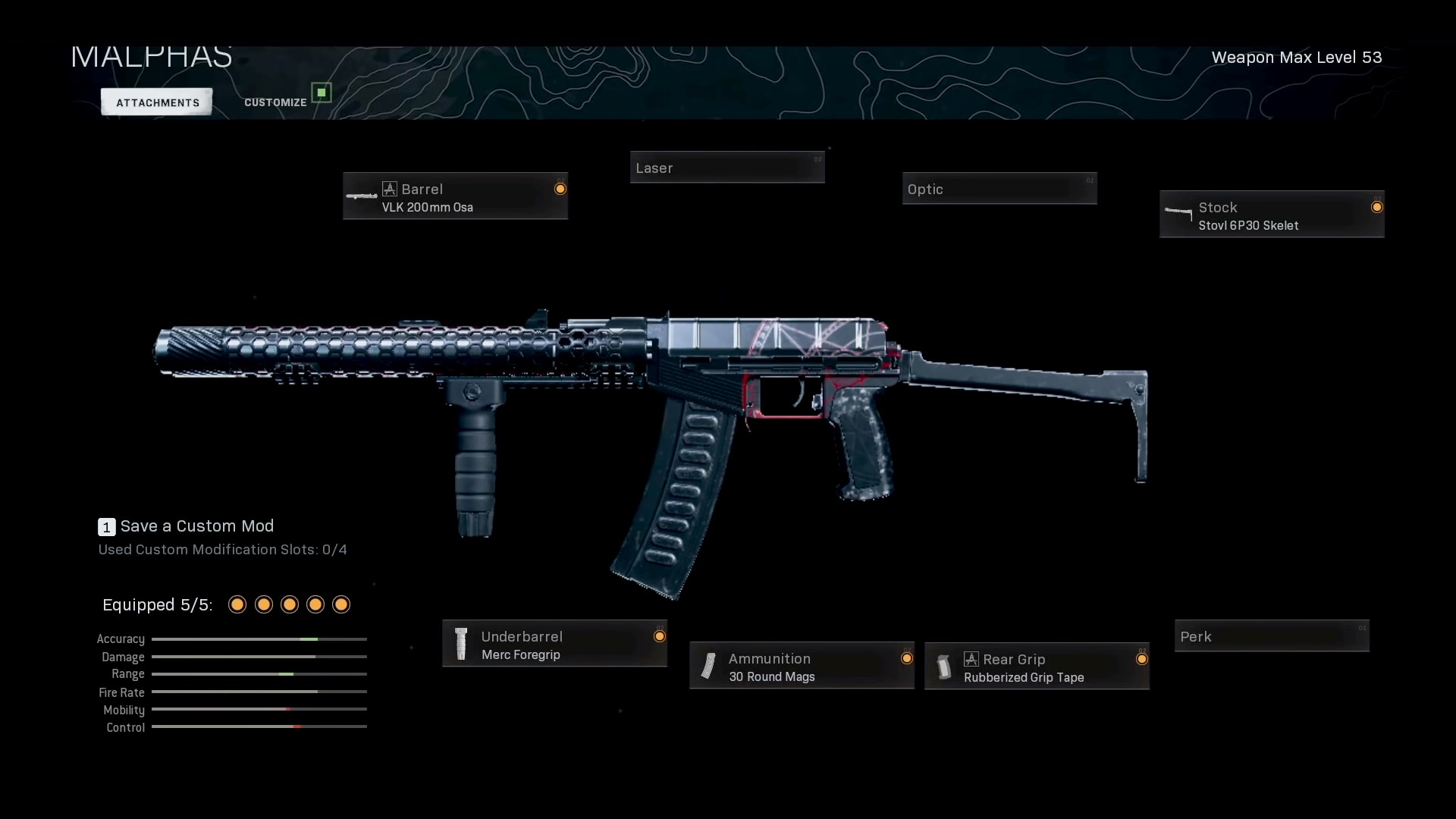Viewport: 1456px width, 819px height.
Task: Toggle the orange indicator on the Stock card
Action: click(x=1378, y=206)
